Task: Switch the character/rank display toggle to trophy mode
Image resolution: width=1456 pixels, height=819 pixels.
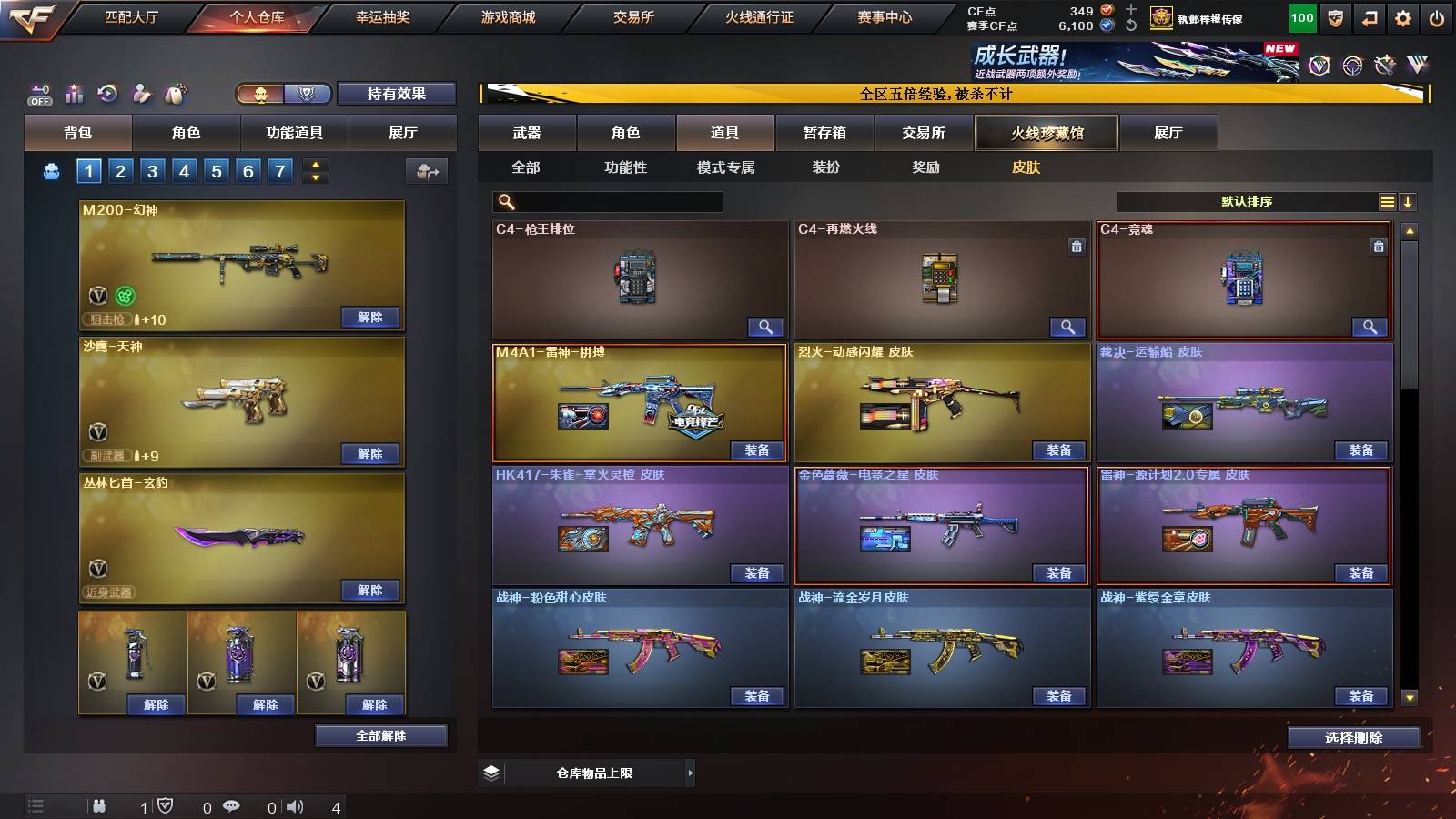Action: pos(308,94)
